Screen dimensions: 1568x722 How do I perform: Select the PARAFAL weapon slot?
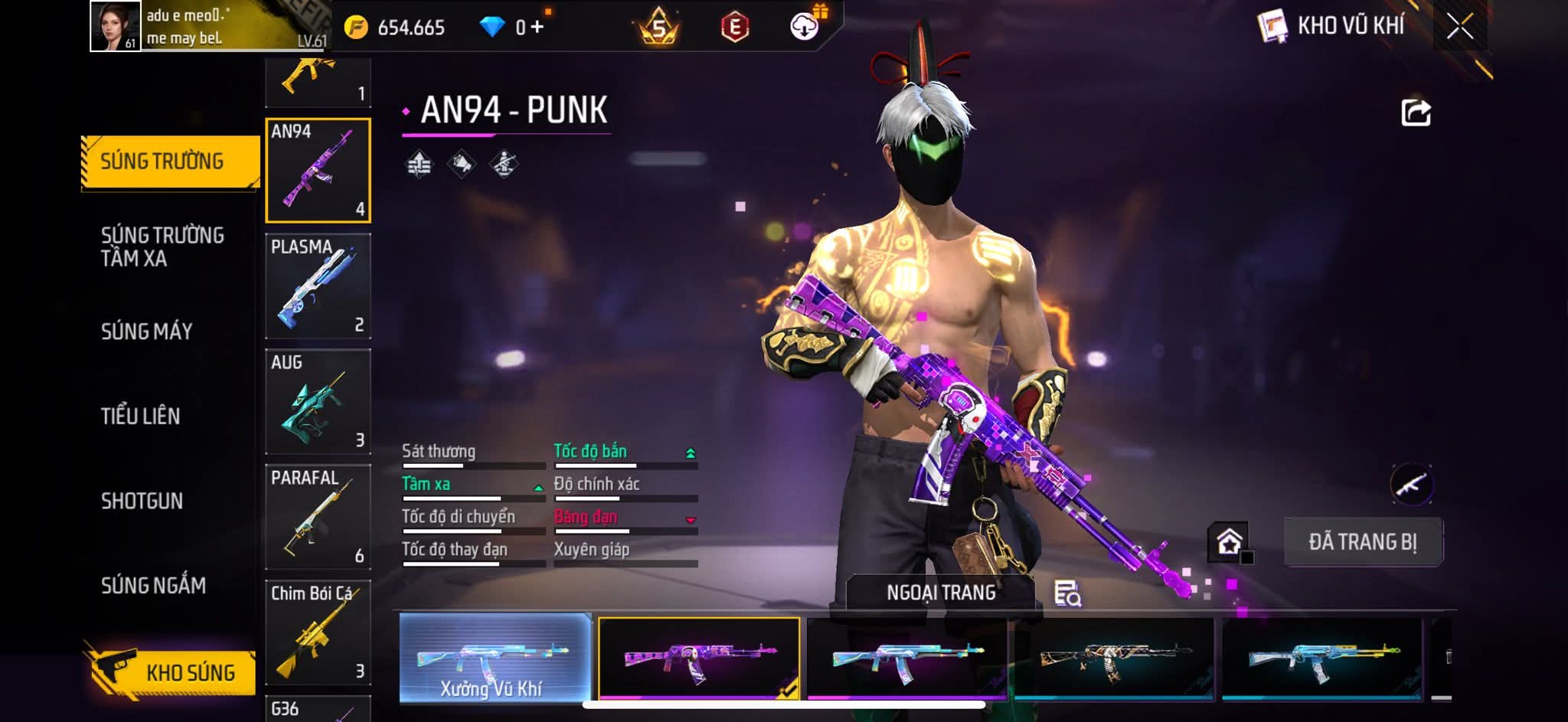(x=318, y=518)
